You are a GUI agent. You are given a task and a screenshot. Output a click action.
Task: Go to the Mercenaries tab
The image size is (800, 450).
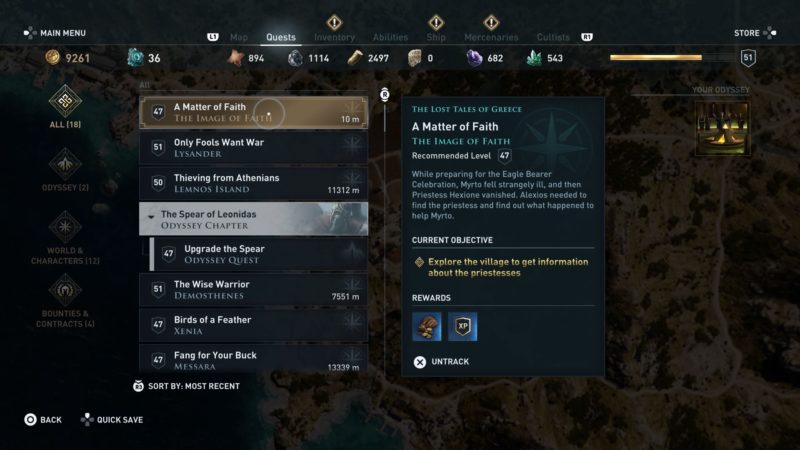pyautogui.click(x=491, y=38)
